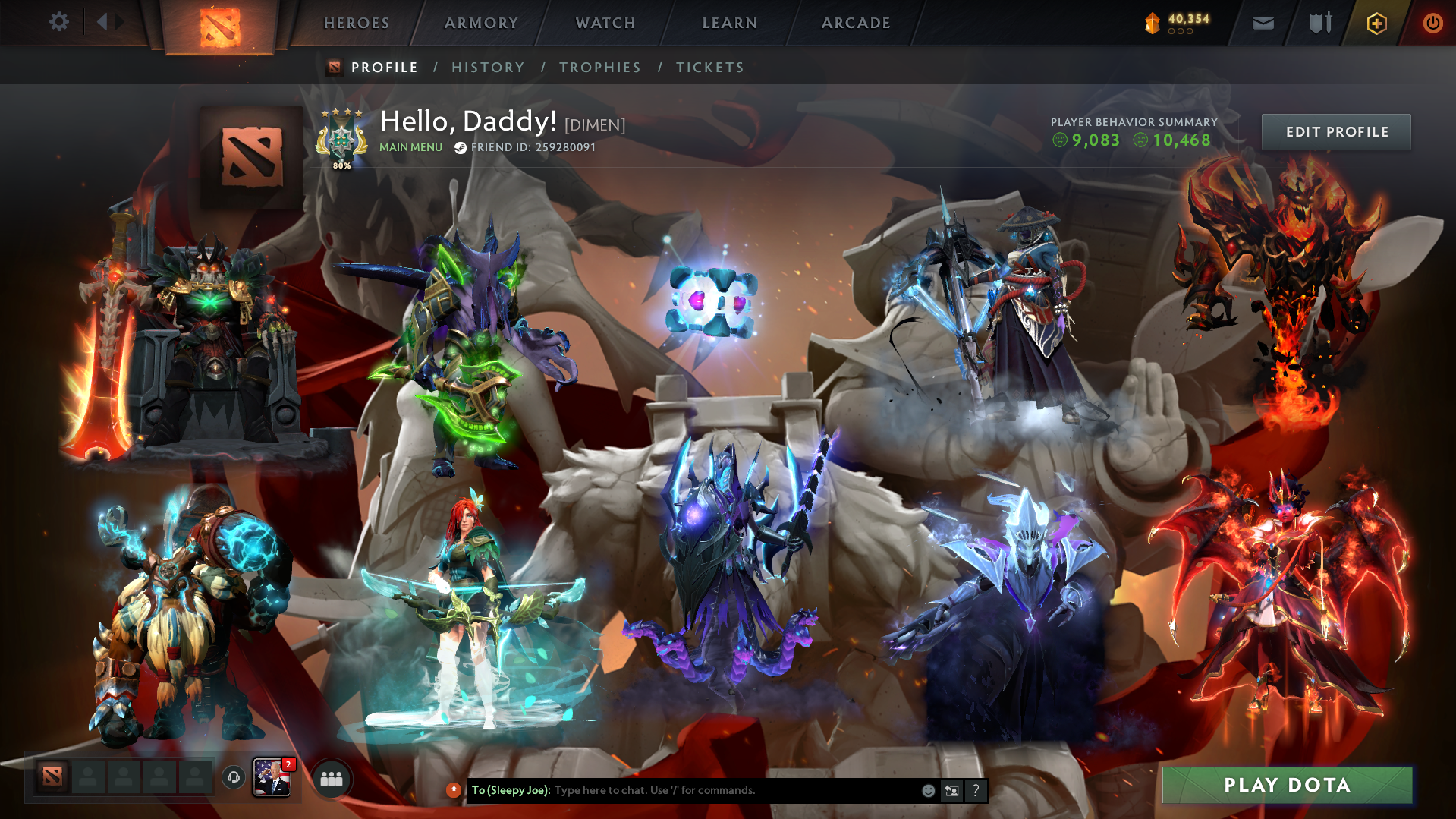Open the Dota Plus gold hexagon
Image resolution: width=1456 pixels, height=819 pixels.
click(x=1376, y=24)
